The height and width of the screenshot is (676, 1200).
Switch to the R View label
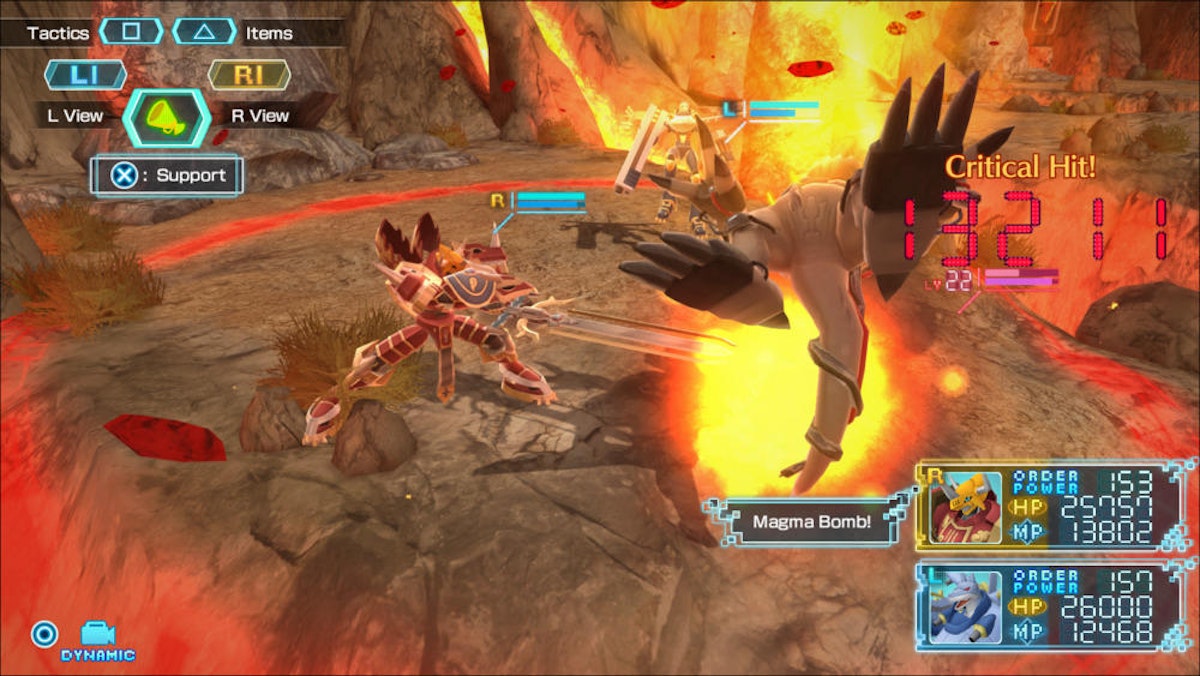click(x=260, y=115)
